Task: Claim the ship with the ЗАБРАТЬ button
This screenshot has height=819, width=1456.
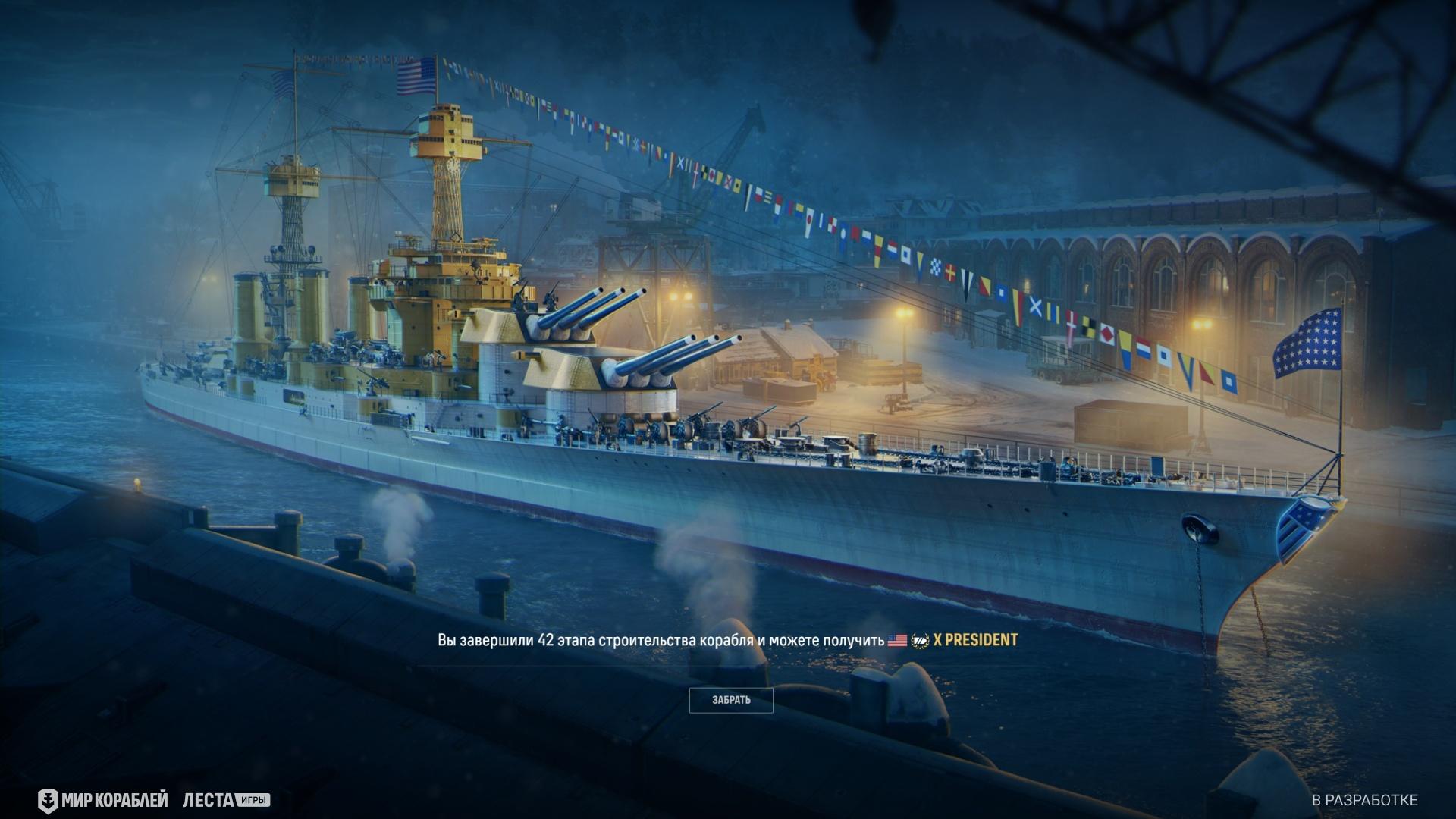Action: click(x=731, y=700)
